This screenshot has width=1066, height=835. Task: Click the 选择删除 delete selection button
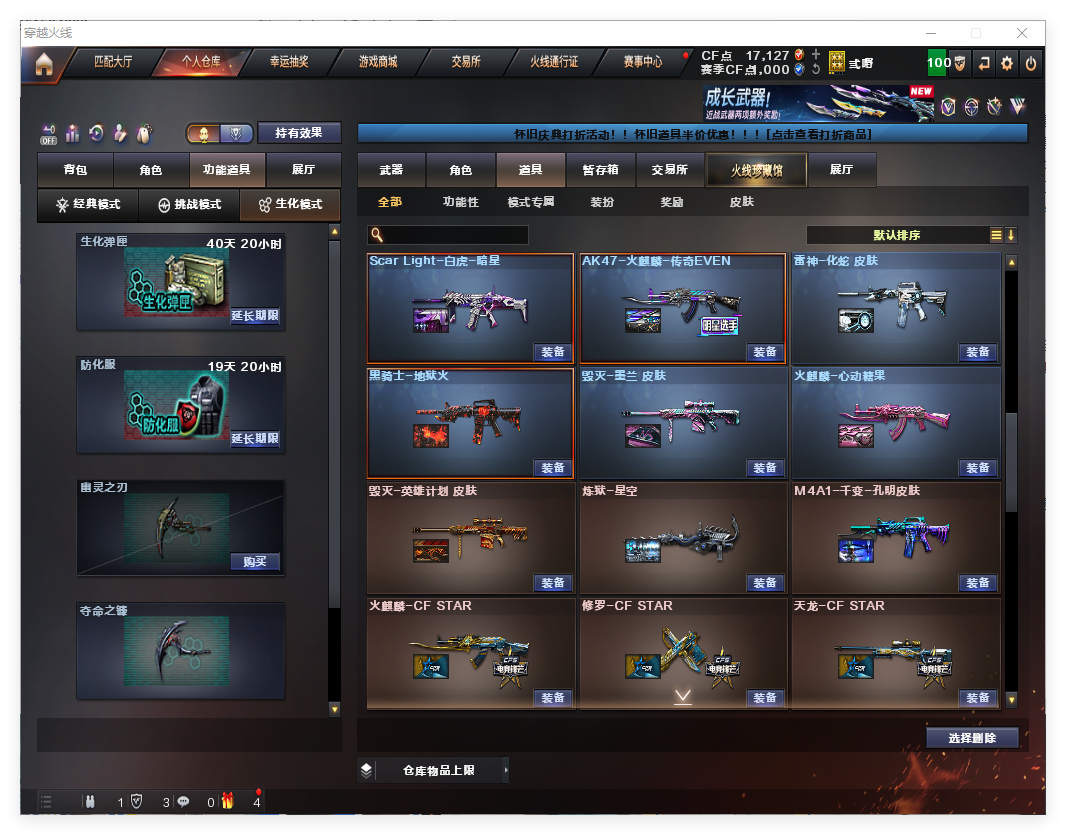[x=972, y=738]
